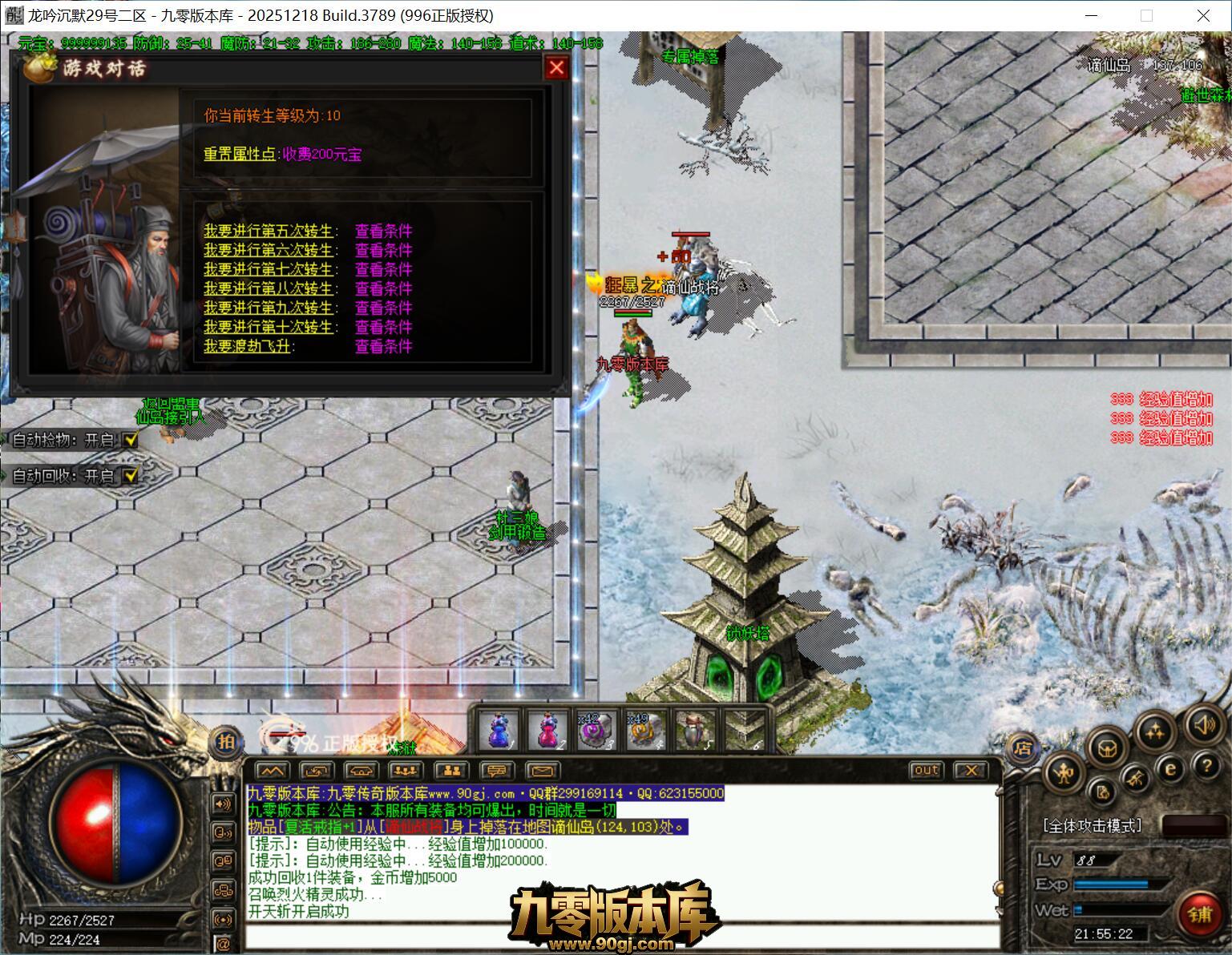Open the 拍 auction button
Screen dimensions: 1232x955
(x=226, y=741)
